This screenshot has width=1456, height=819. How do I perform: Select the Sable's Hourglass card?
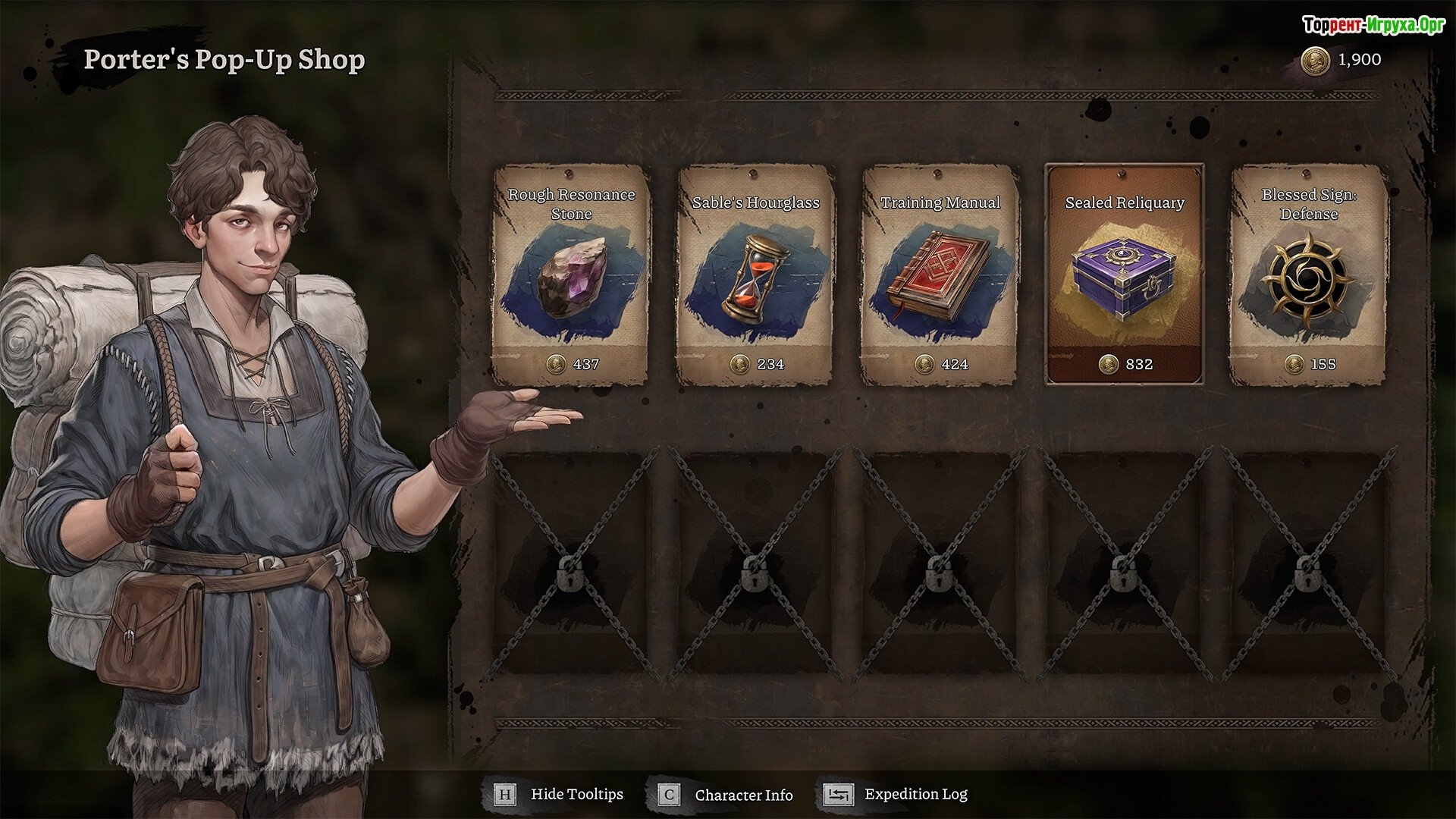[x=755, y=276]
